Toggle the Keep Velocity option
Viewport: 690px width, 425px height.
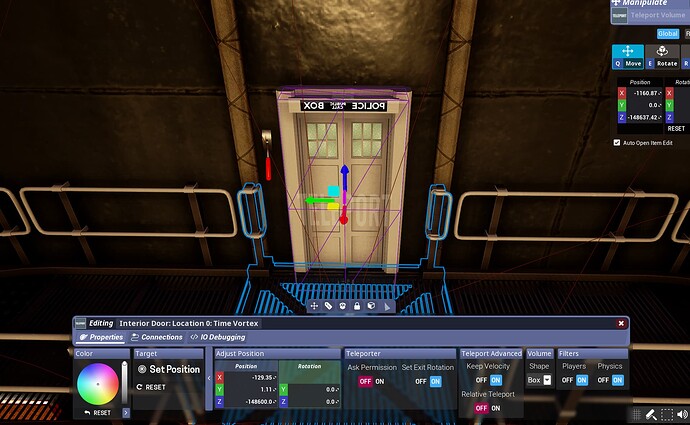point(489,380)
